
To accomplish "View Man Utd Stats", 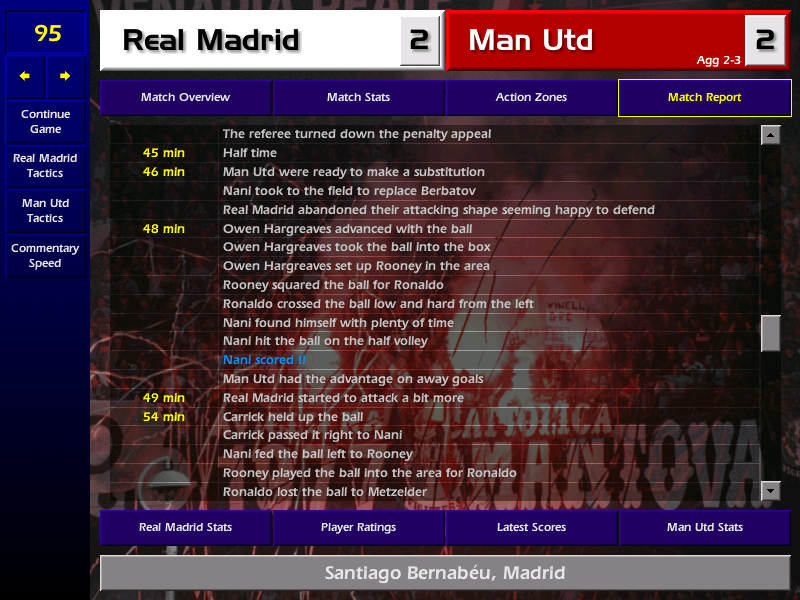I will pos(704,527).
